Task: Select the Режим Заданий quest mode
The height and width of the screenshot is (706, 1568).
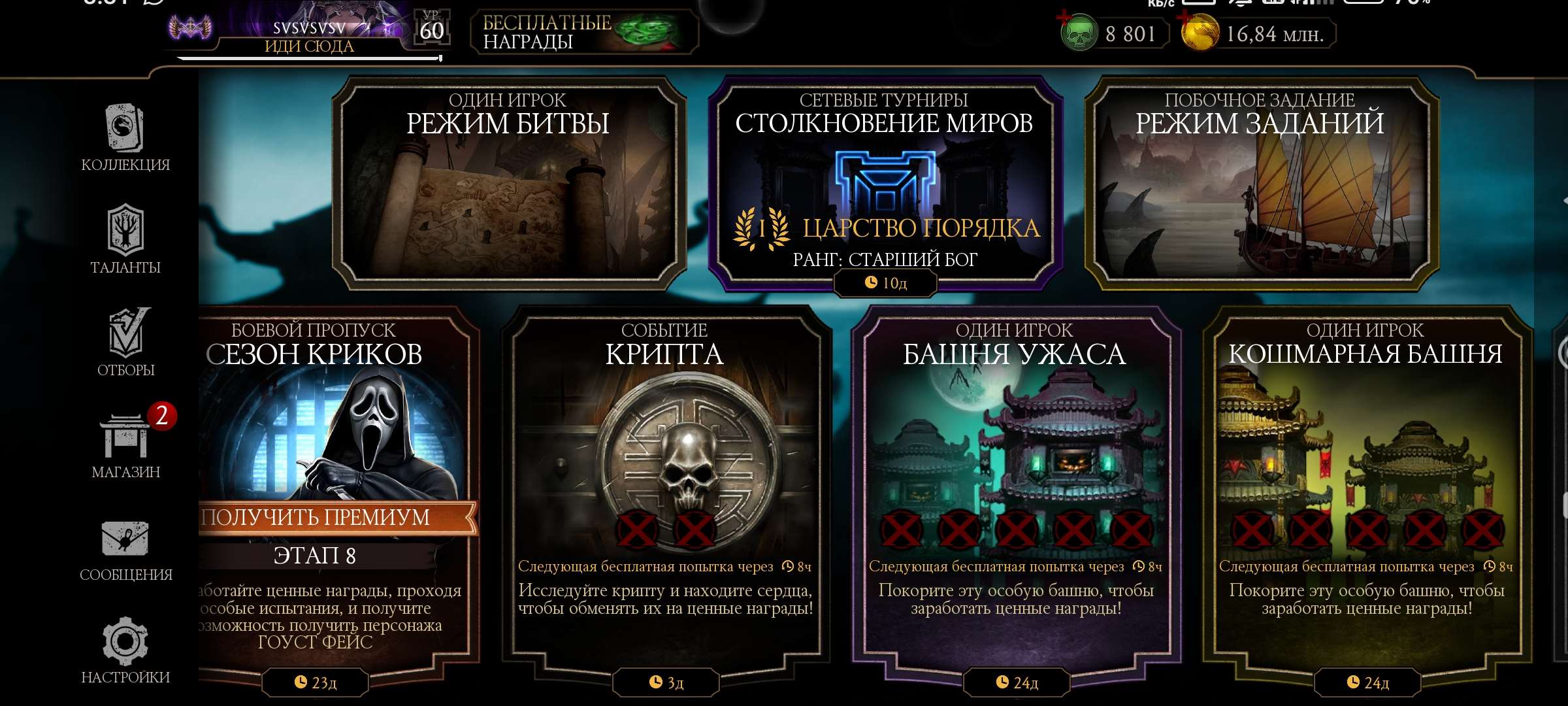Action: pyautogui.click(x=1260, y=184)
